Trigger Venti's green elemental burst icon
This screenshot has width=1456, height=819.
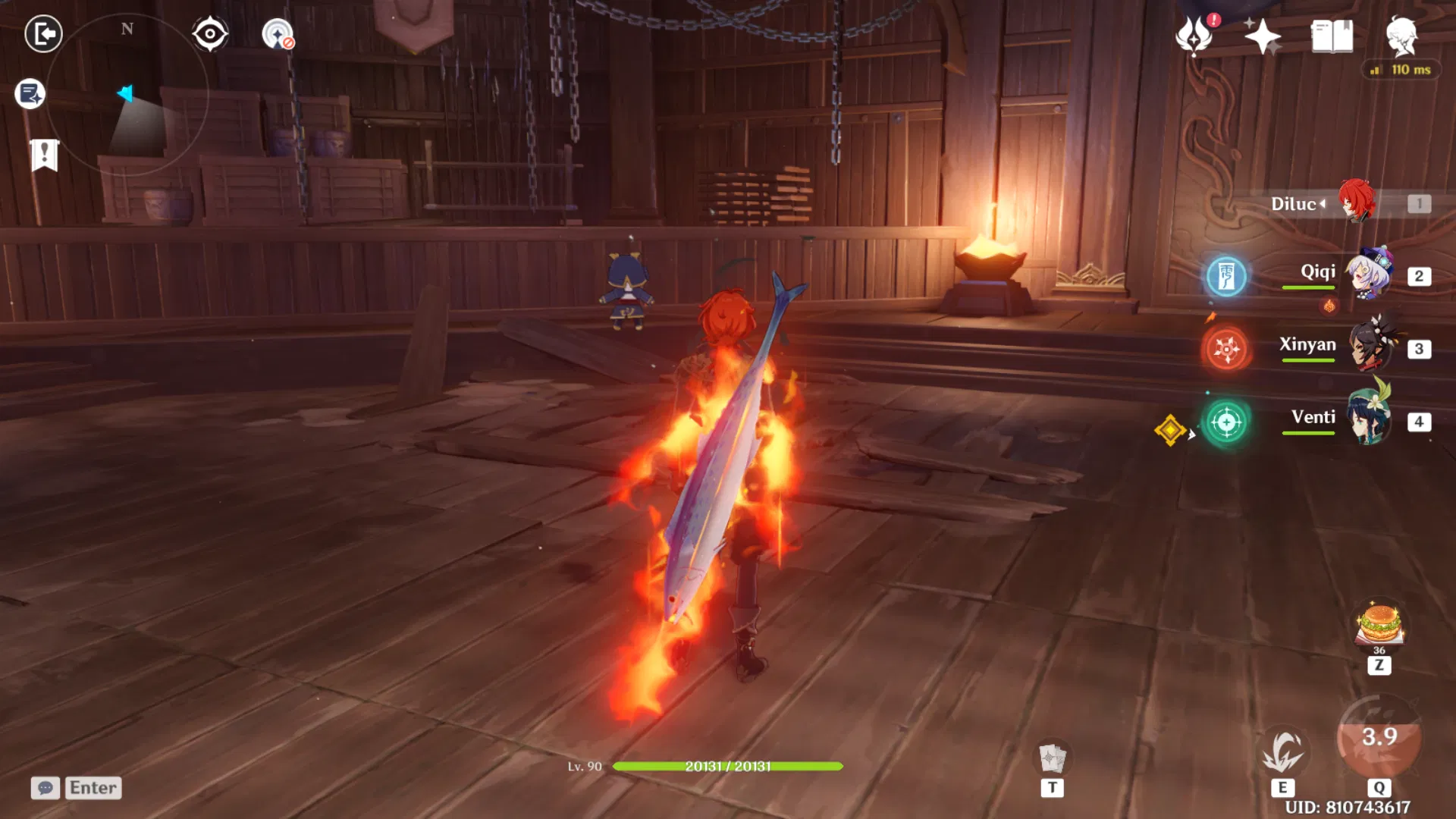[x=1227, y=424]
